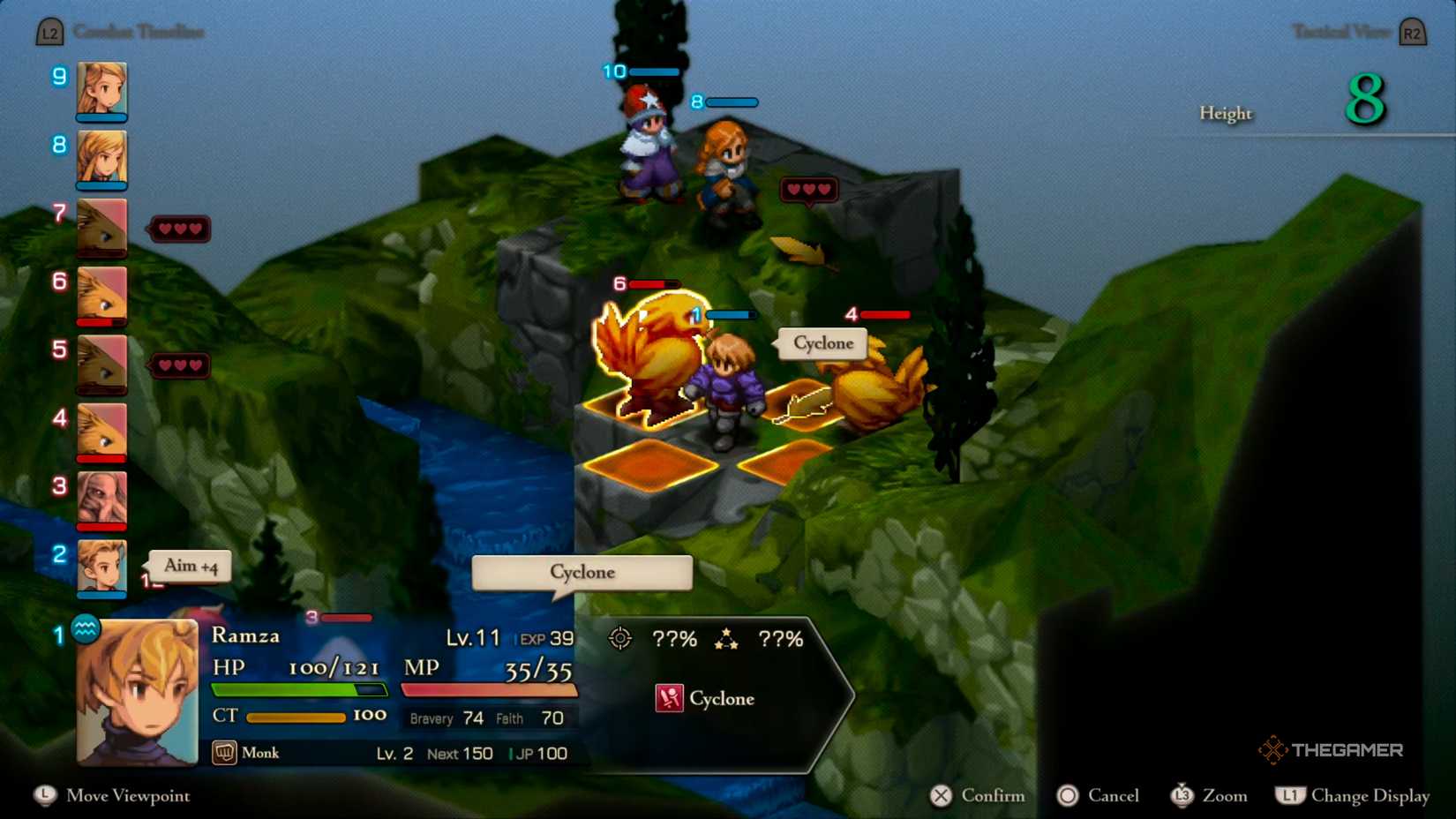Select the charmed chocobo at timeline slot 5
Screen dimensions: 1456x819
coord(101,362)
